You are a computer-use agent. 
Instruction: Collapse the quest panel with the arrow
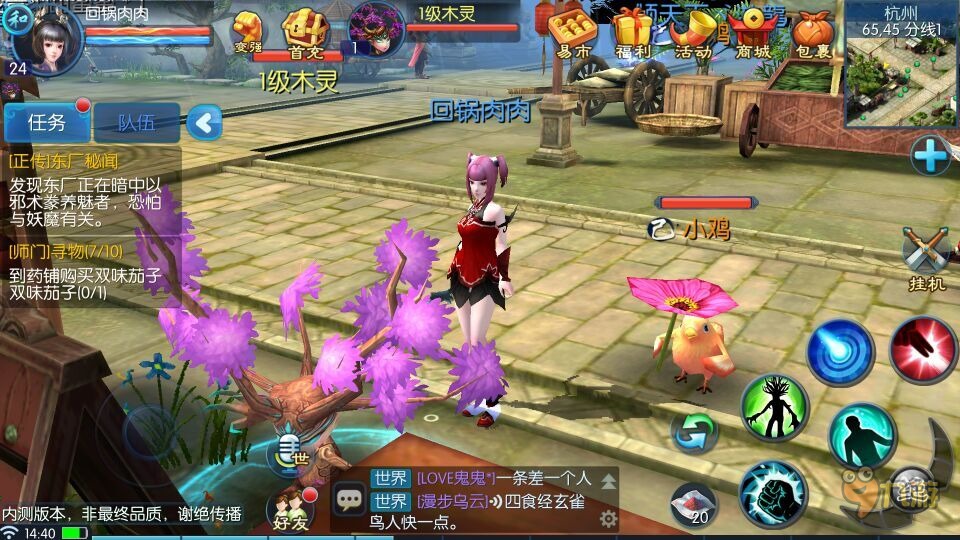point(204,123)
